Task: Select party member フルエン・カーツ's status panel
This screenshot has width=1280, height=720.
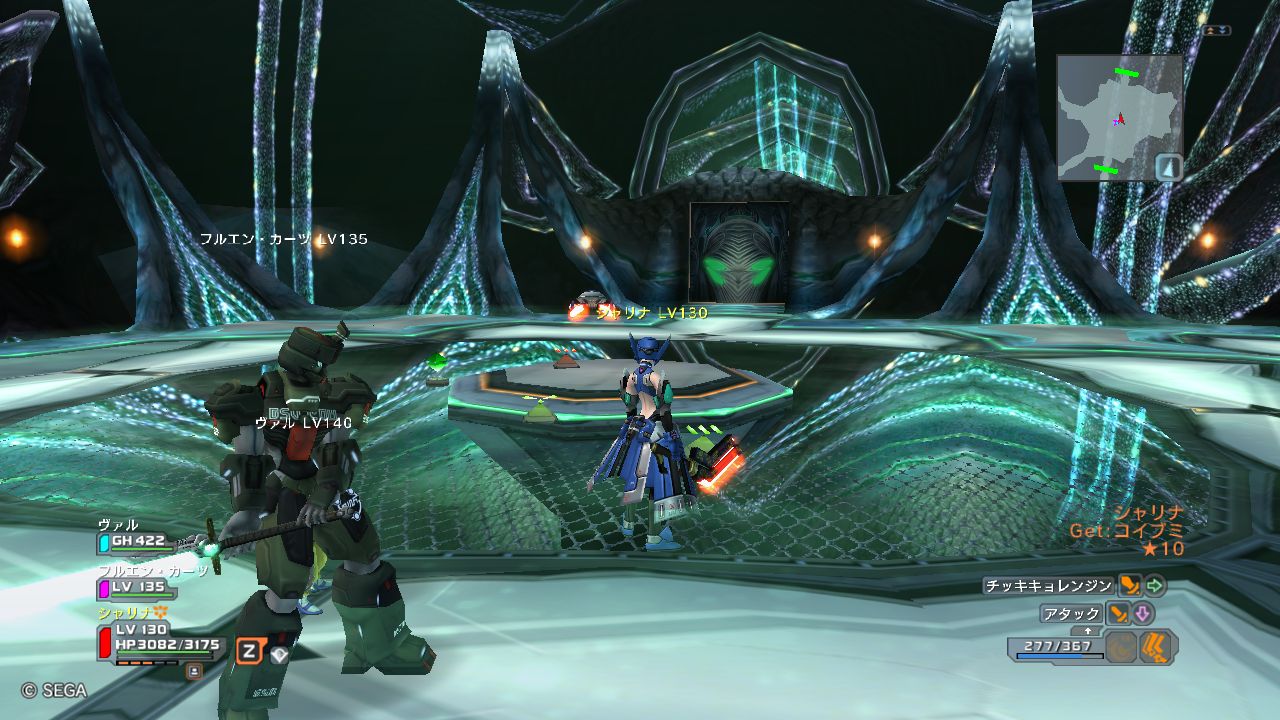Action: point(137,587)
